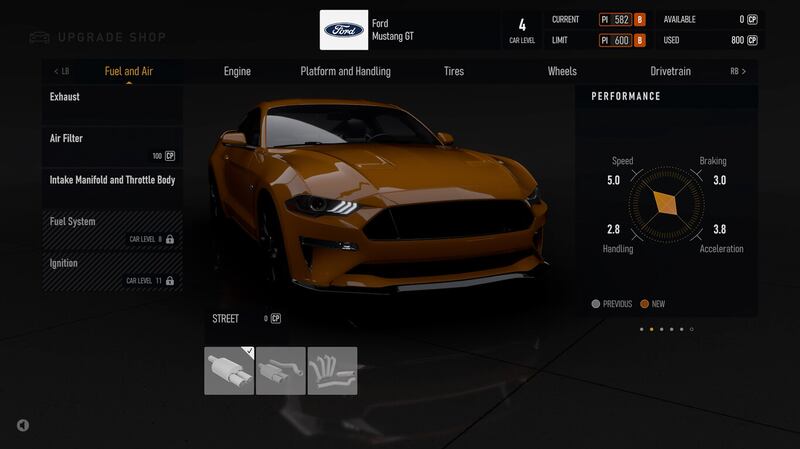Select the checked stock exhaust thumbnail
Screen dimensions: 800x449
click(x=229, y=371)
